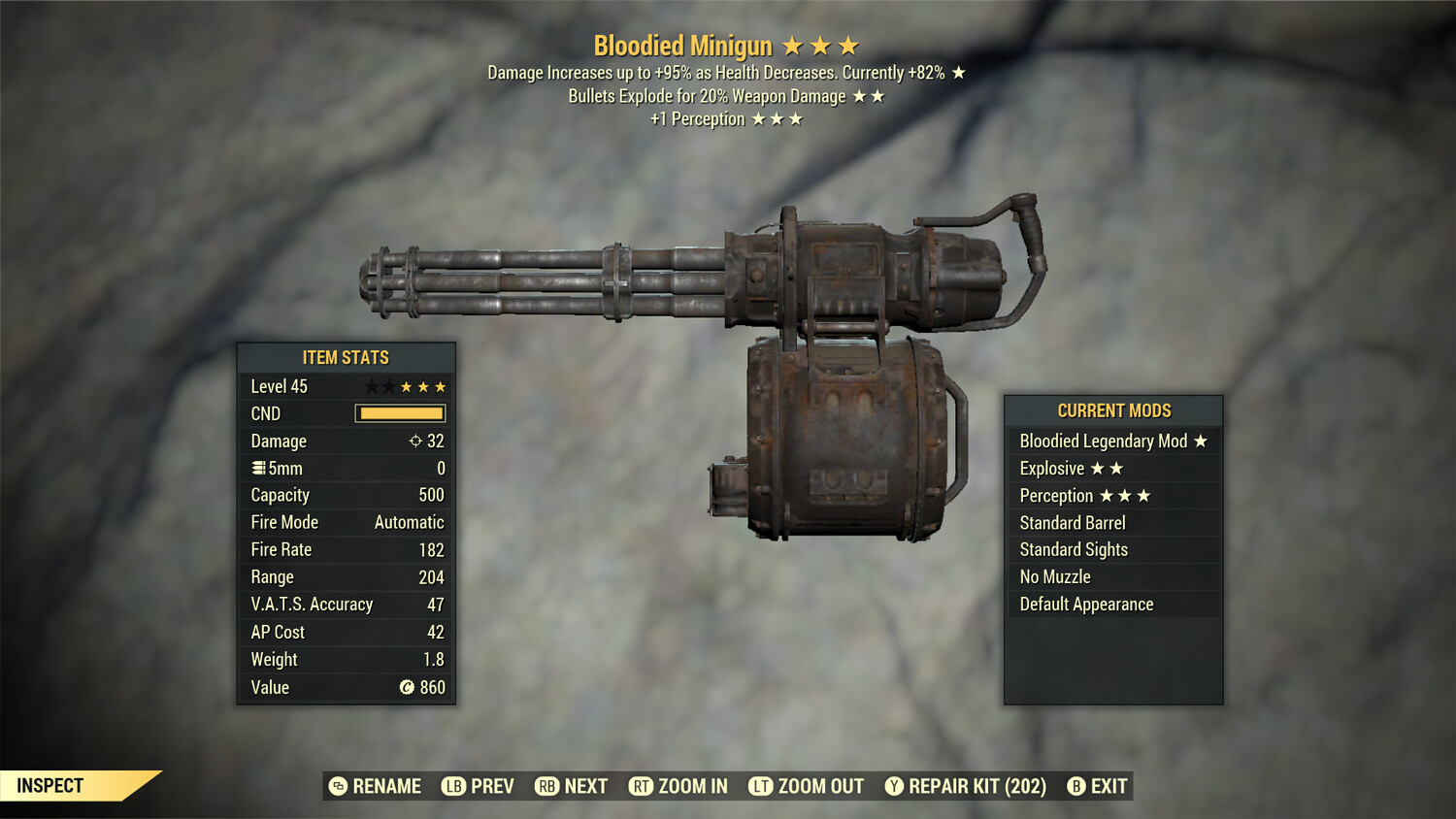Click the CND condition bar

click(x=401, y=413)
